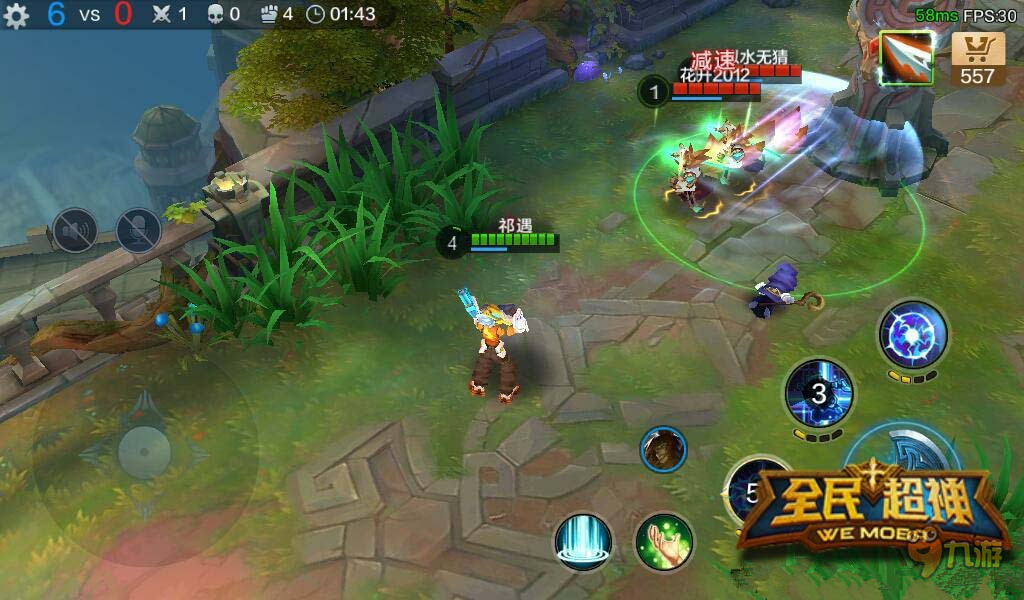
Task: Open the settings gear menu
Action: click(x=17, y=16)
